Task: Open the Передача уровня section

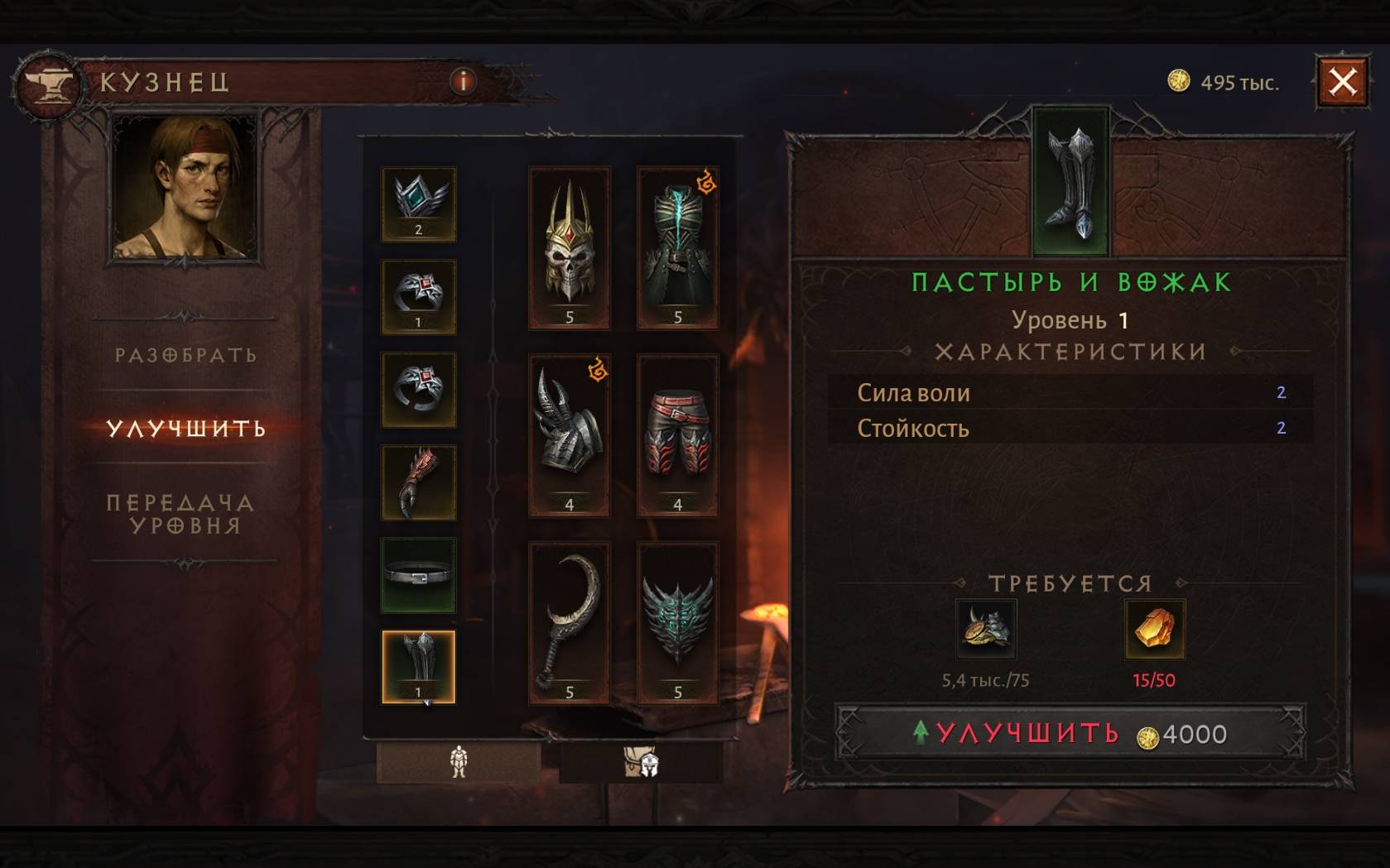Action: tap(180, 514)
